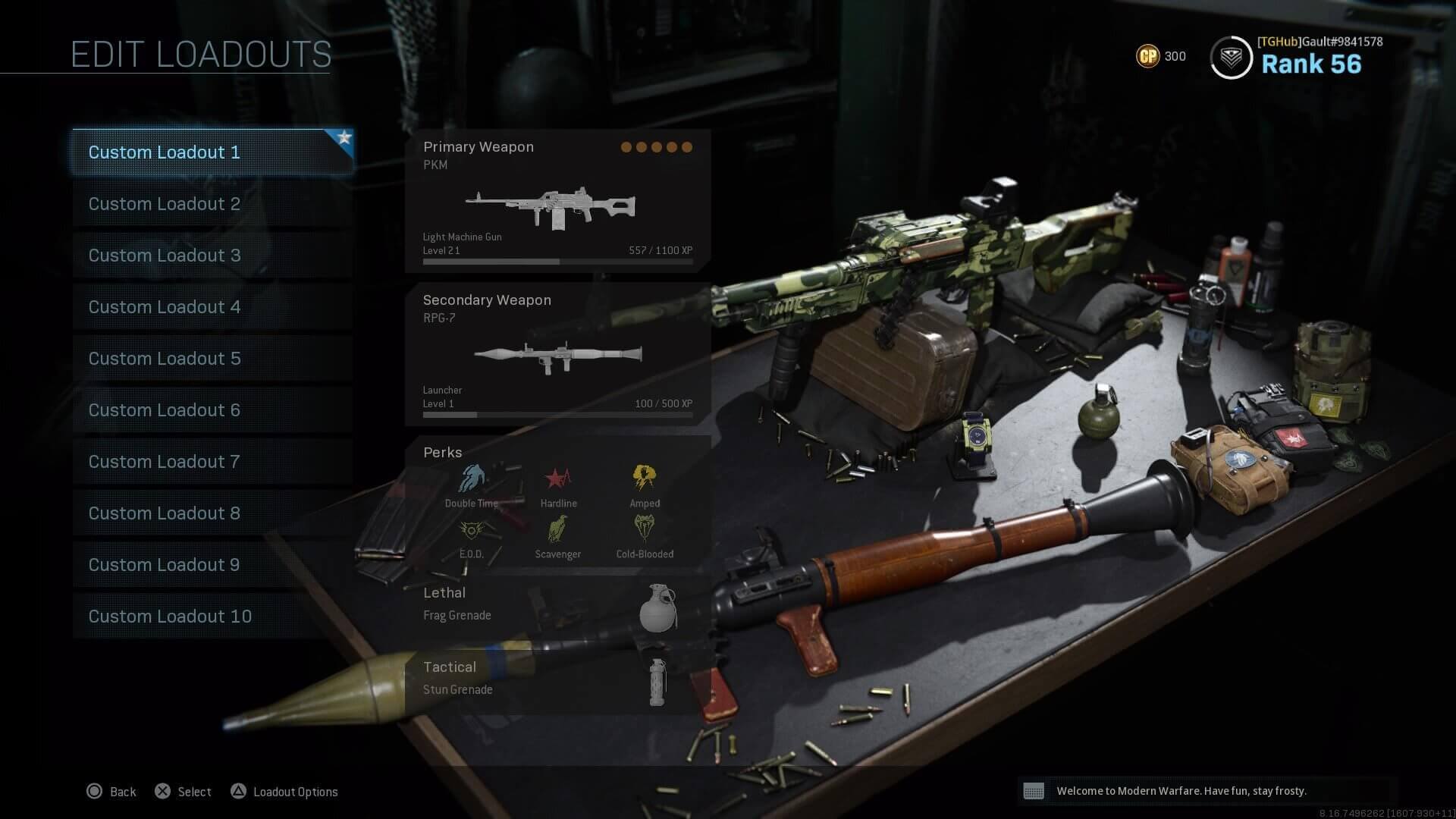The image size is (1456, 819).
Task: Click the Back button
Action: click(x=111, y=791)
